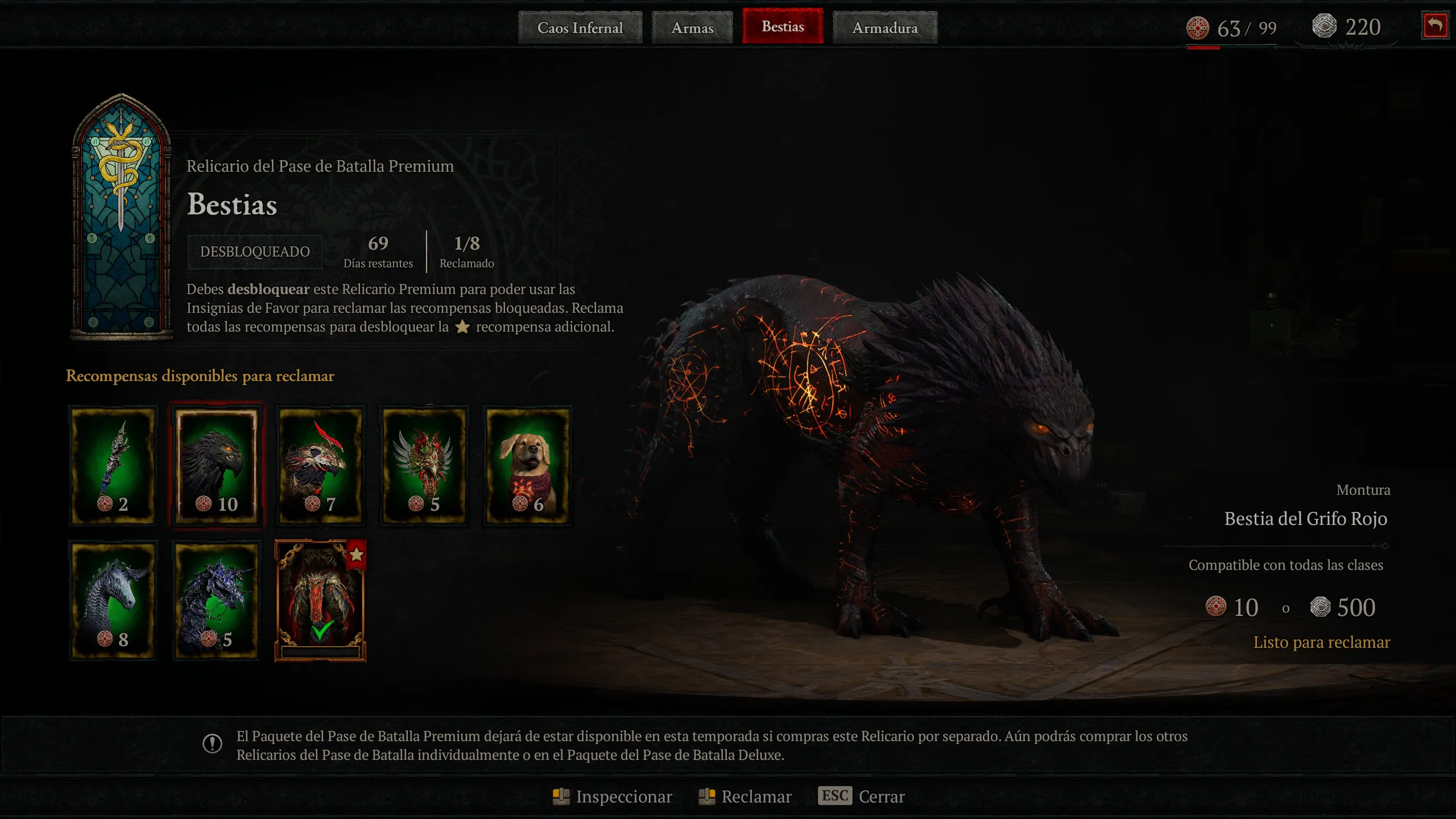Choose the grey horse mount reward costing 8
Viewport: 1456px width, 819px height.
[113, 601]
